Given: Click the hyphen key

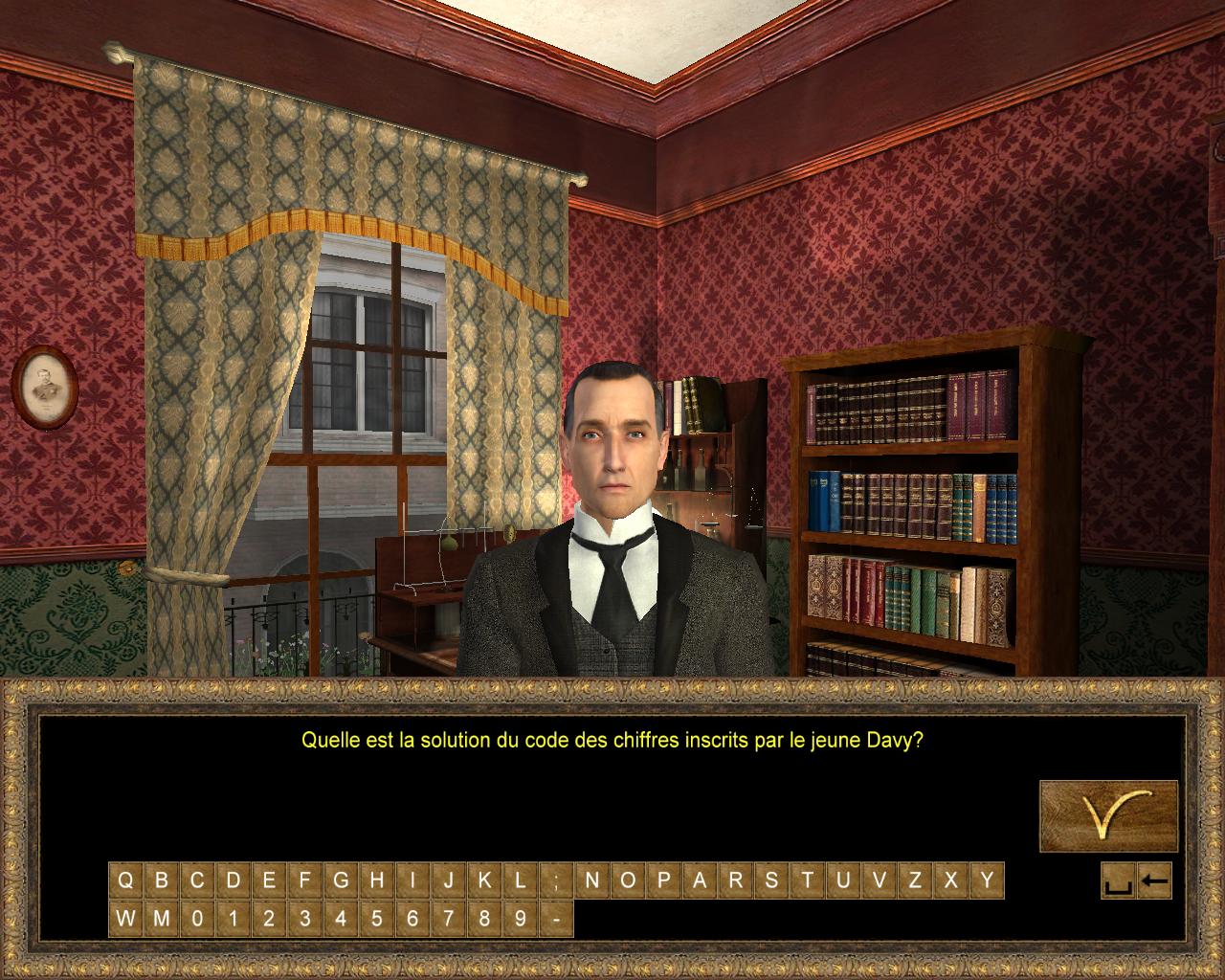Looking at the screenshot, I should pyautogui.click(x=556, y=920).
